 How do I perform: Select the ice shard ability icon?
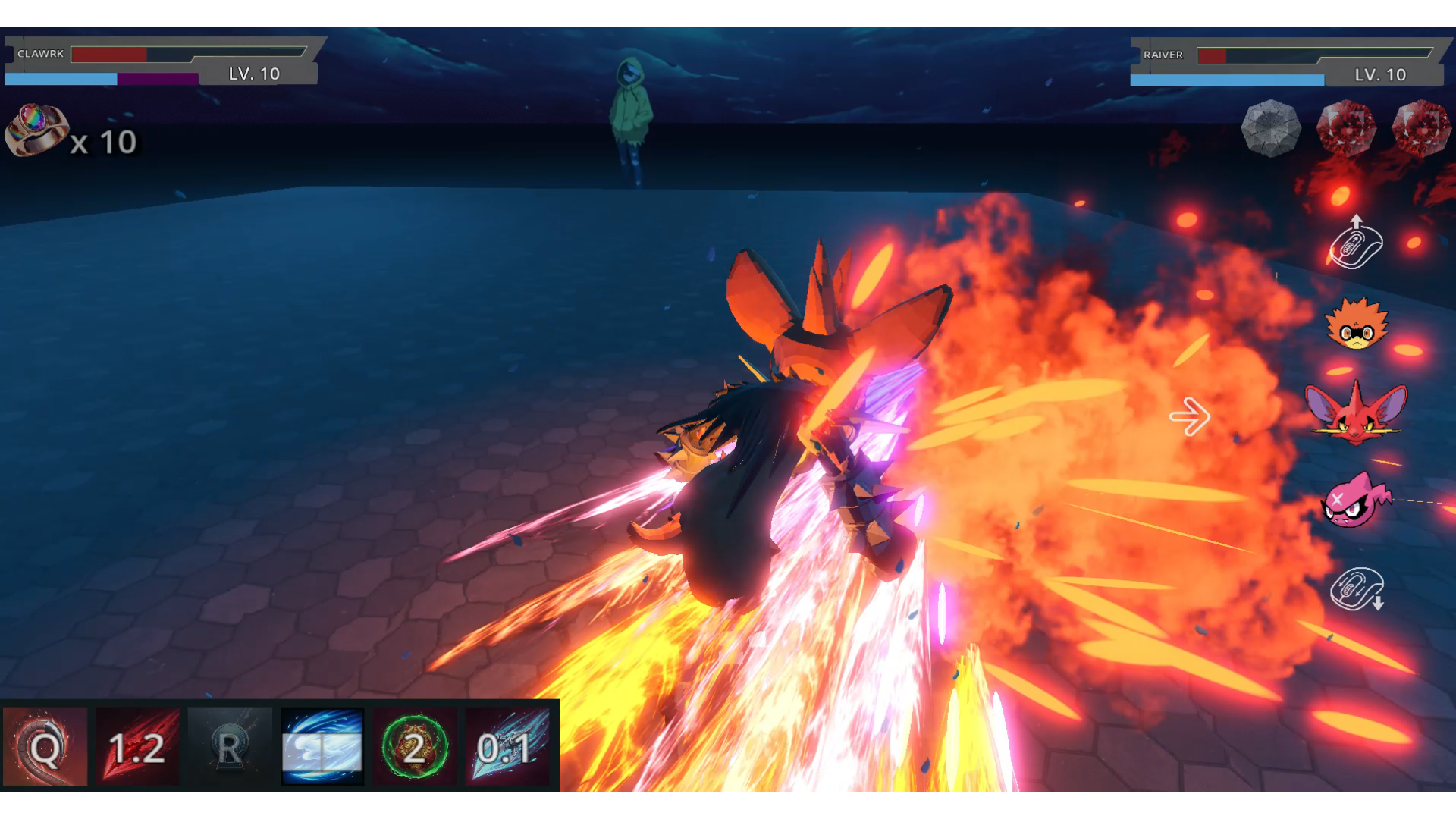click(x=507, y=747)
